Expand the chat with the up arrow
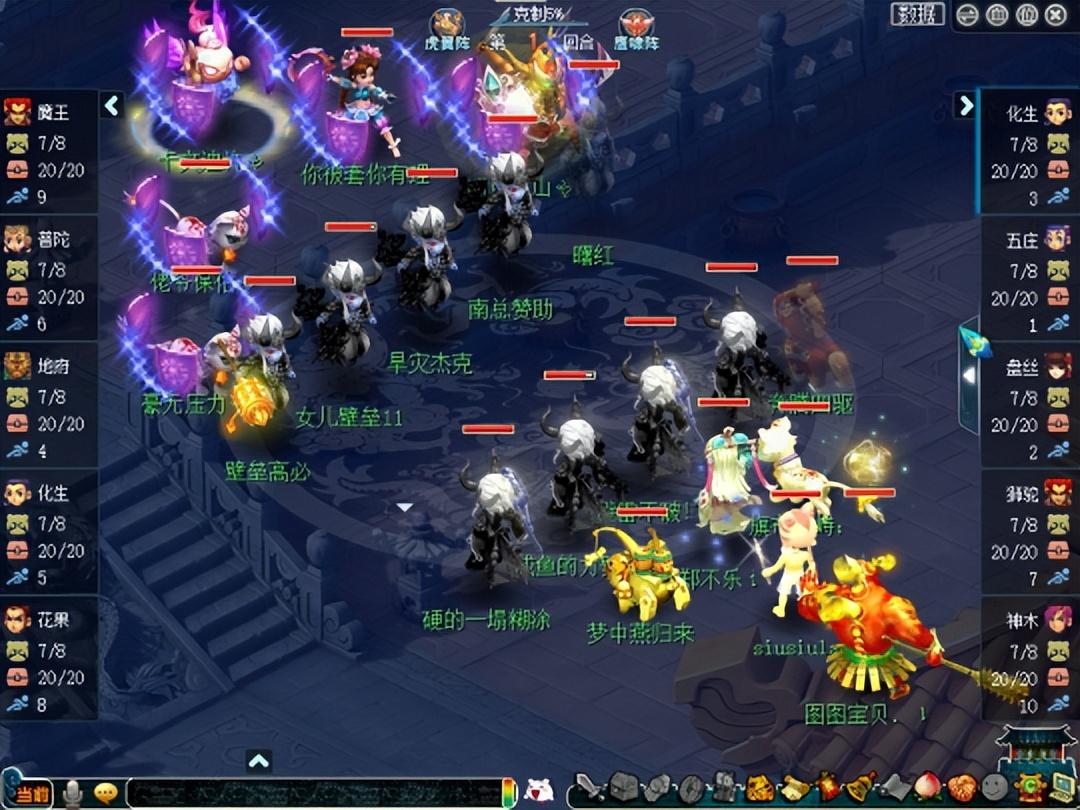The image size is (1080, 810). (x=258, y=762)
